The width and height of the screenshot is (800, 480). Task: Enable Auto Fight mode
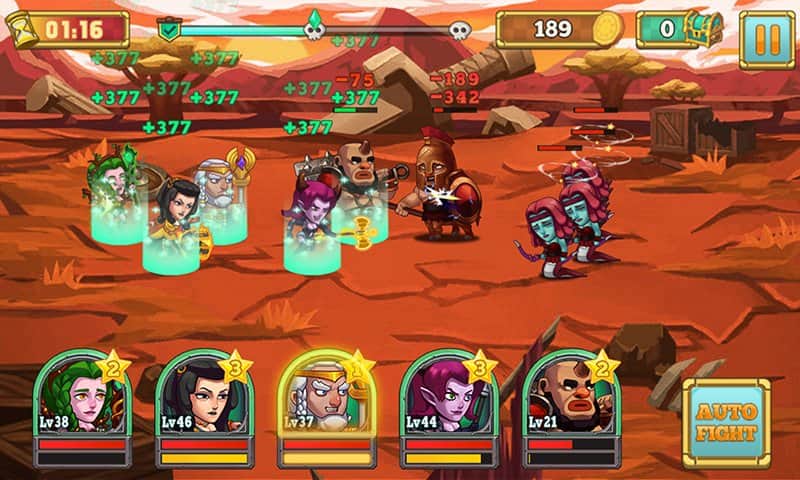727,424
